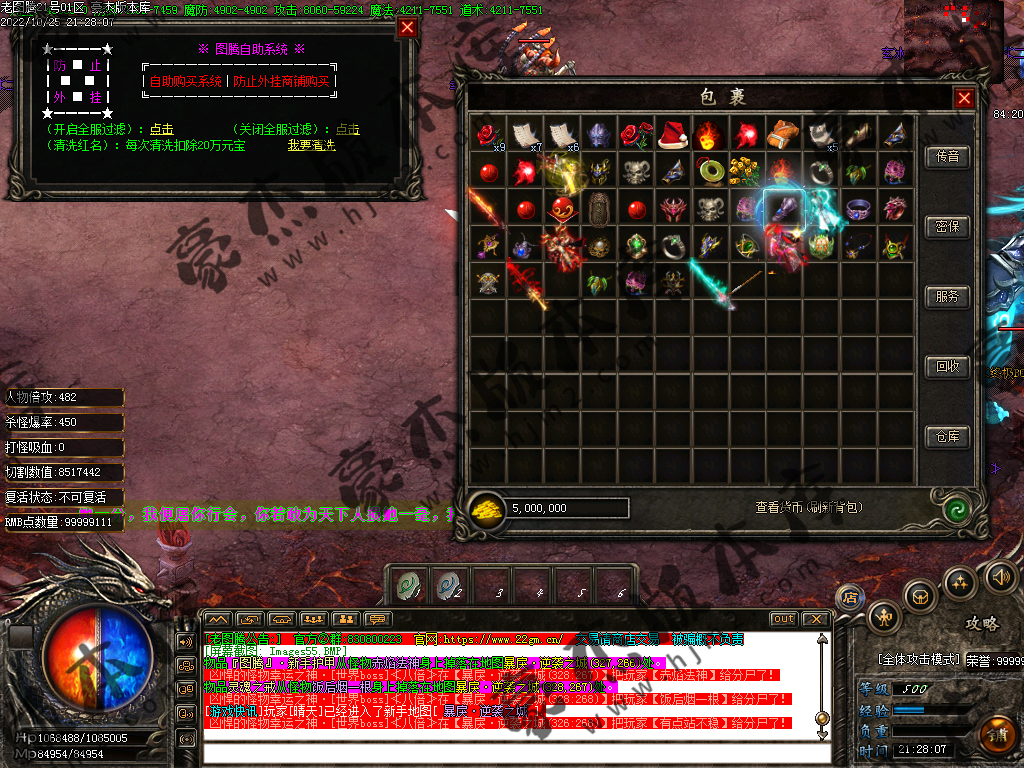Open the 仓库 warehouse button
1024x768 pixels.
pos(947,437)
